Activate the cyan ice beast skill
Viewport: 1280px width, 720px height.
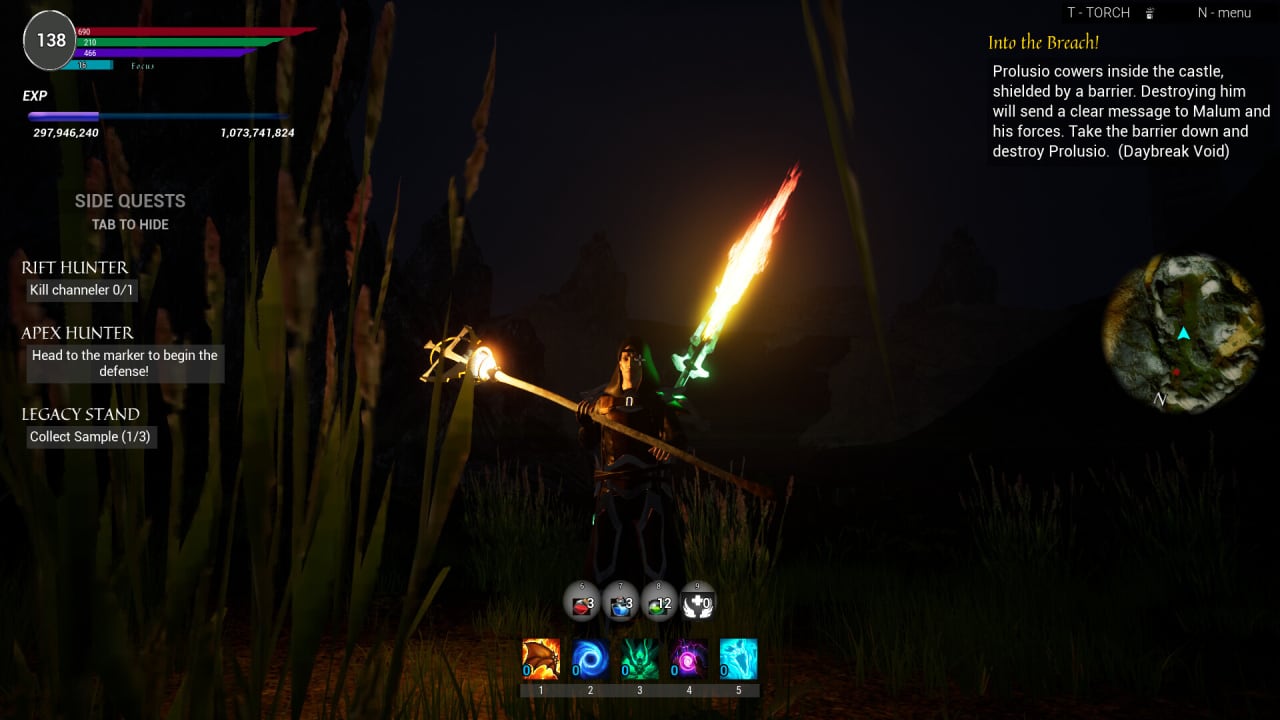[x=738, y=660]
